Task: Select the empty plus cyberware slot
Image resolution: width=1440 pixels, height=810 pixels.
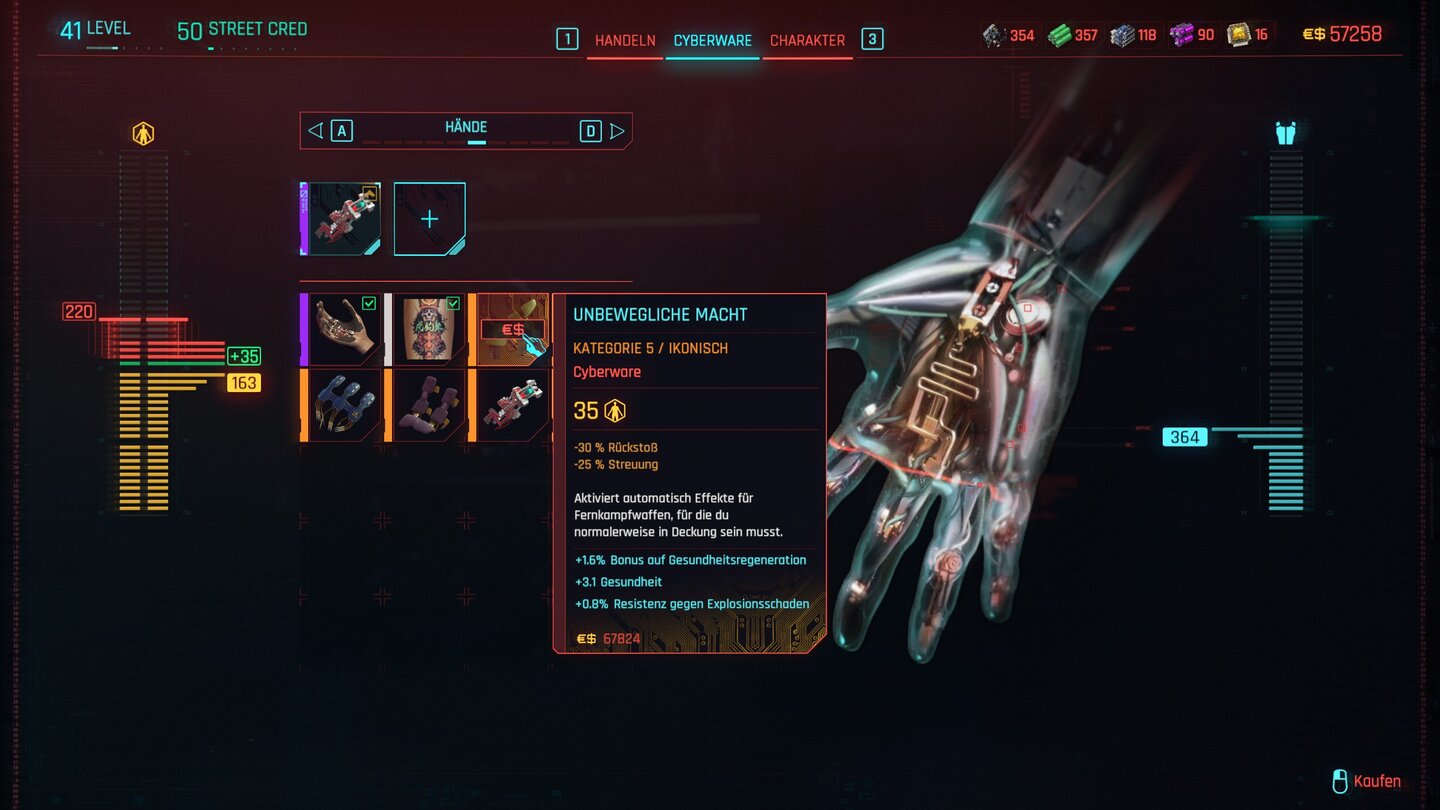Action: [x=430, y=217]
